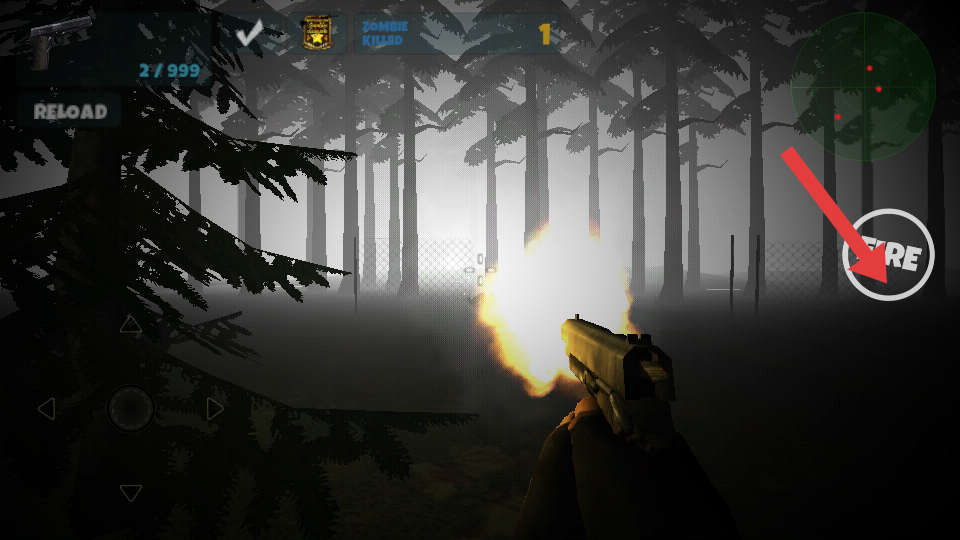Viewport: 960px width, 540px height.
Task: Click the movement joystick center knob
Action: tap(131, 408)
